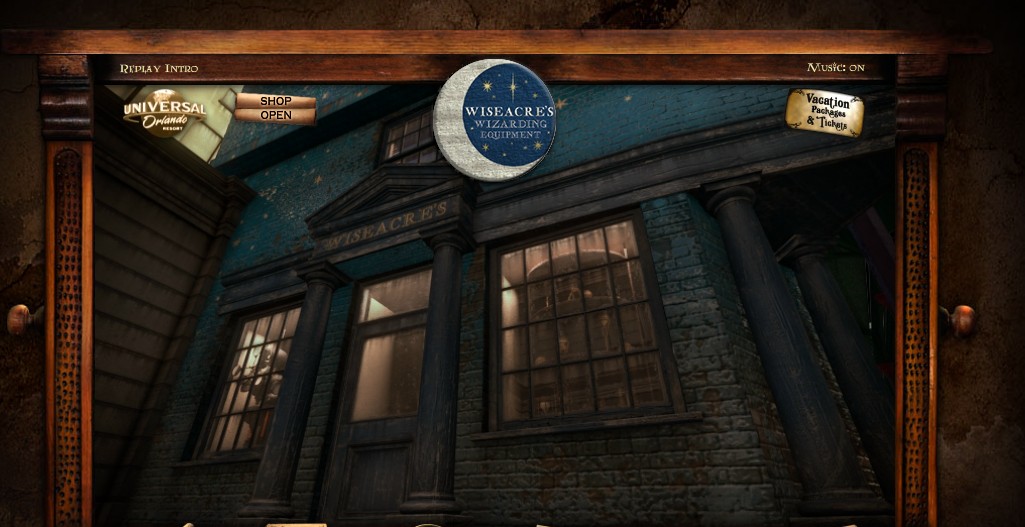The width and height of the screenshot is (1025, 527).
Task: Open Vacation Packages & Tickets
Action: point(824,112)
